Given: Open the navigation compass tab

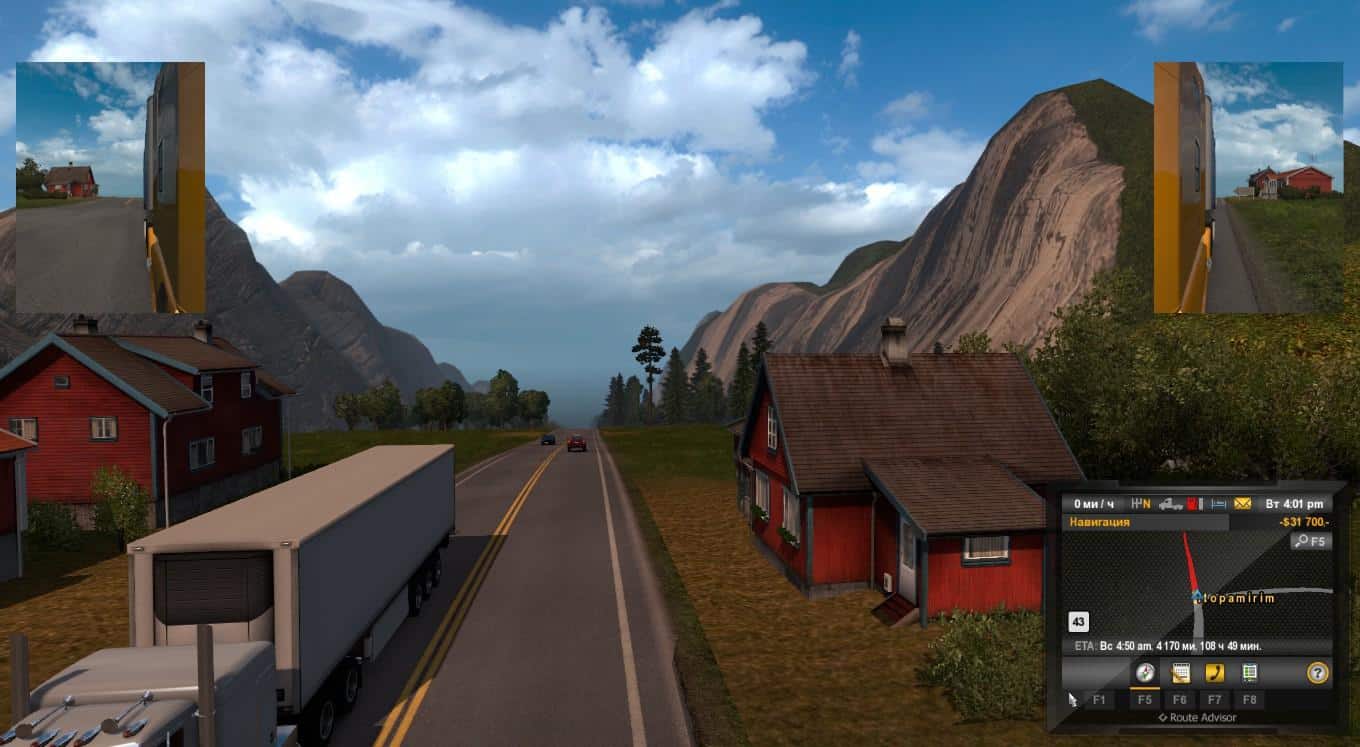Looking at the screenshot, I should (1145, 673).
